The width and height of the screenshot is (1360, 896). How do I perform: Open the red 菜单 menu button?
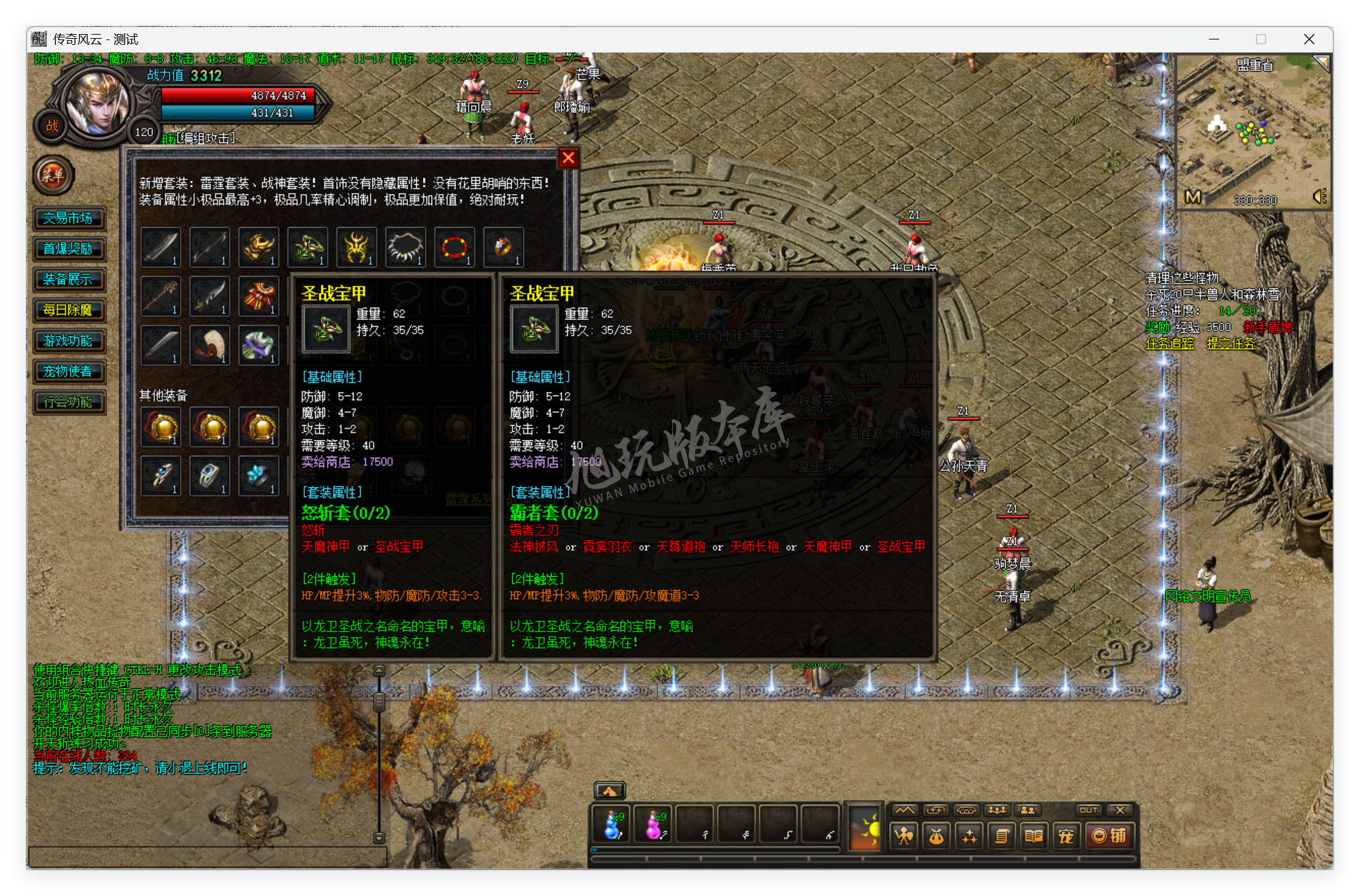point(53,176)
